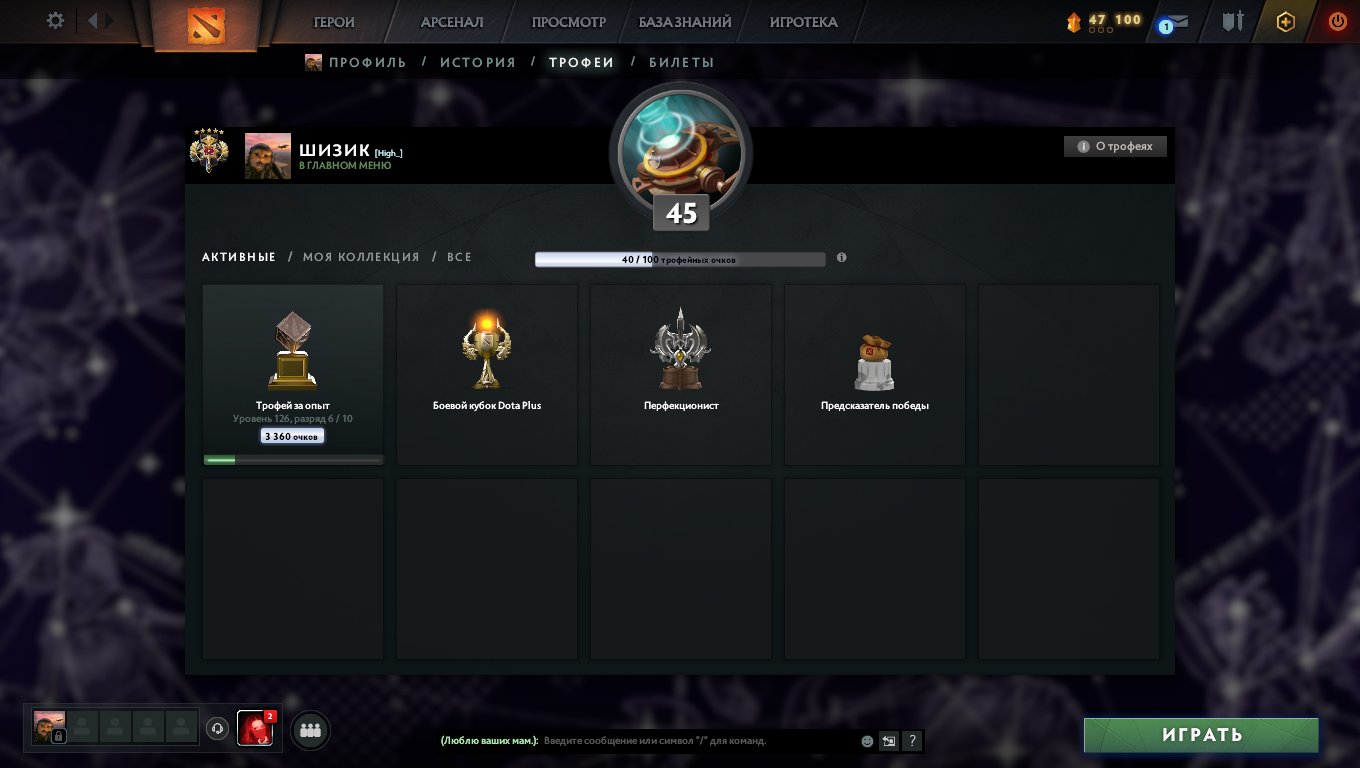This screenshot has width=1360, height=768.
Task: Select the Боевой кубок Dota Plus trophy
Action: [486, 375]
